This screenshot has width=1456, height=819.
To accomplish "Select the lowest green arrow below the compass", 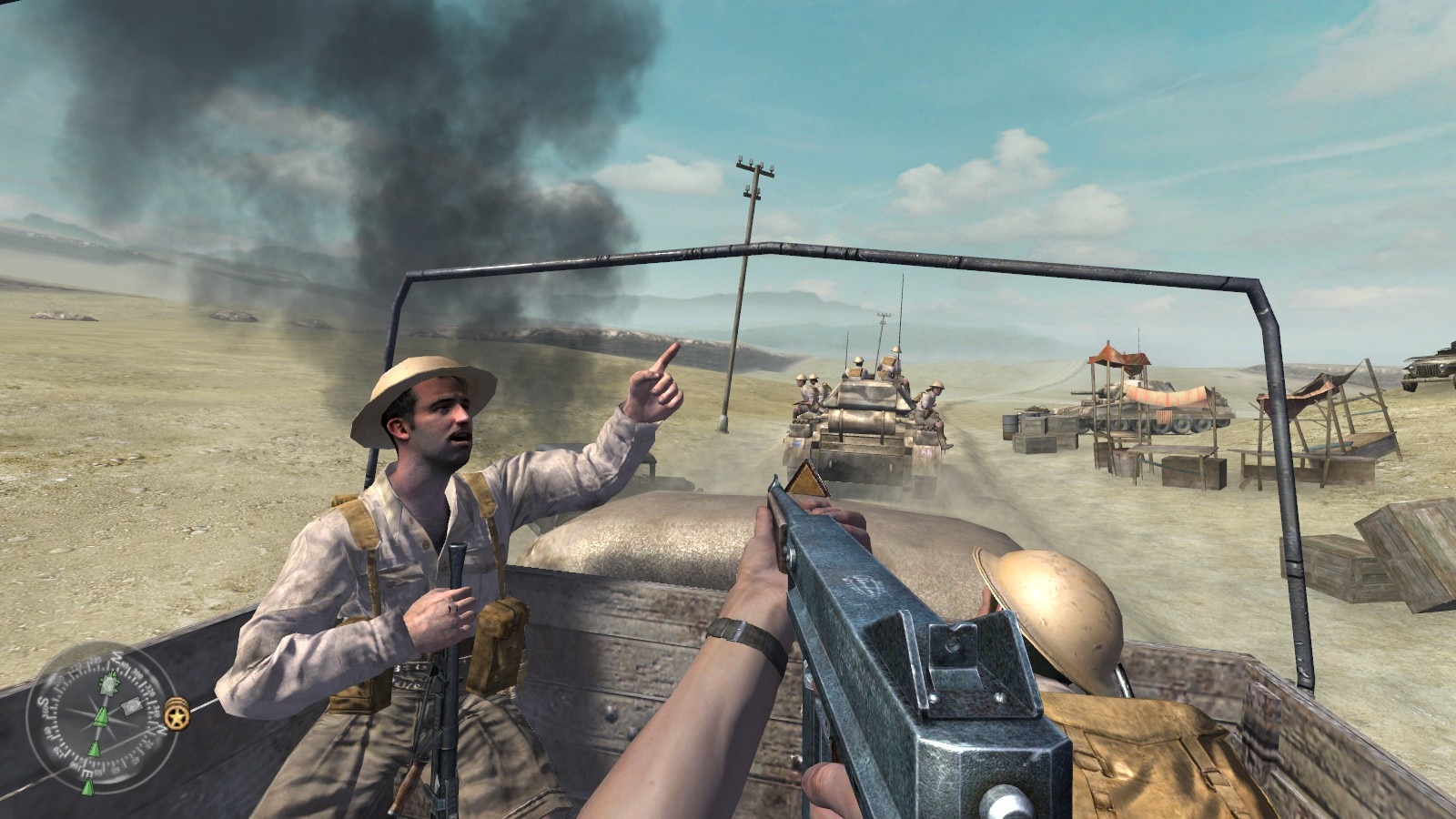I will point(88,788).
